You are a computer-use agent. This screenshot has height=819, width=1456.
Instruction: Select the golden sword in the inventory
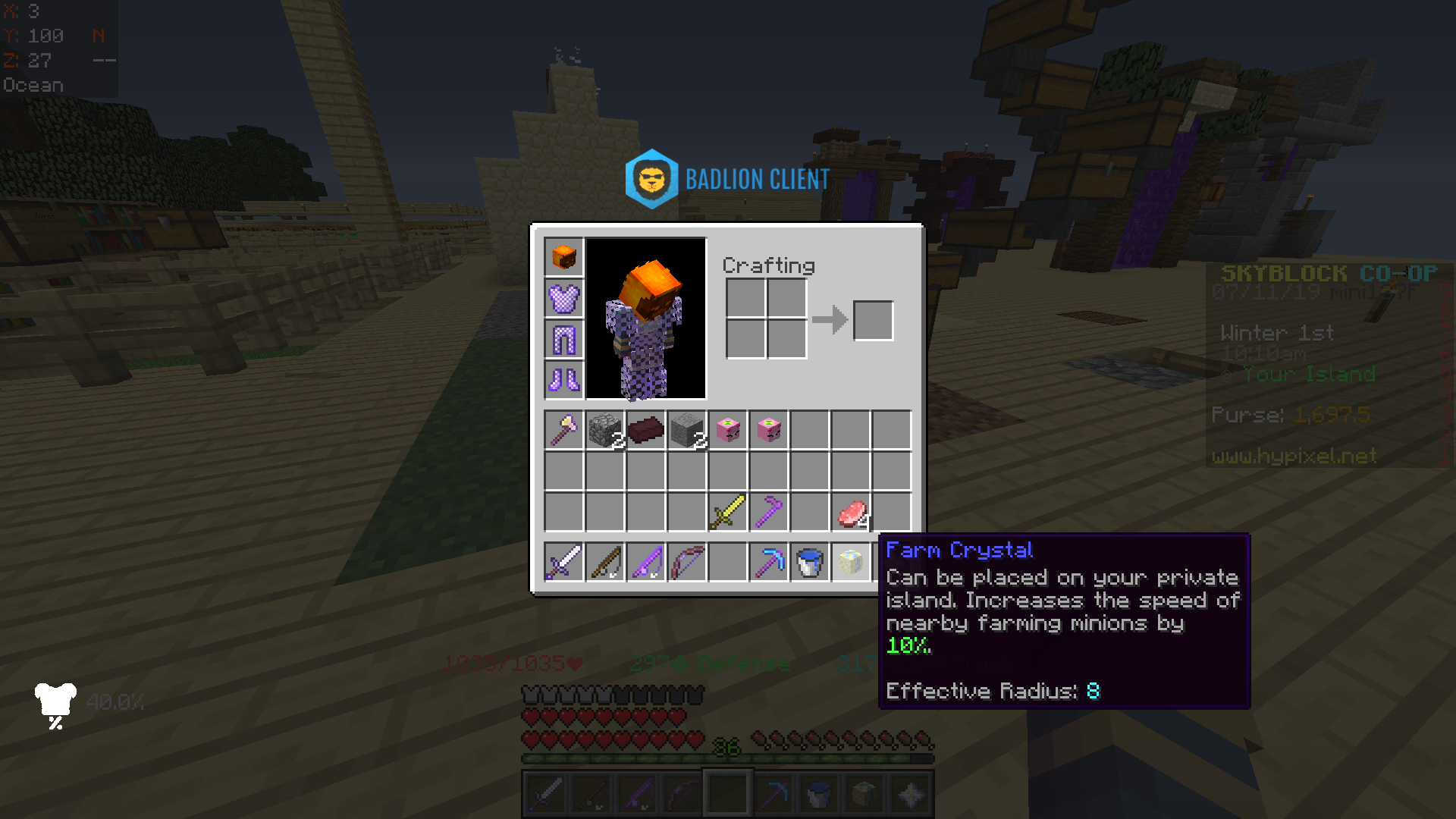pos(727,513)
